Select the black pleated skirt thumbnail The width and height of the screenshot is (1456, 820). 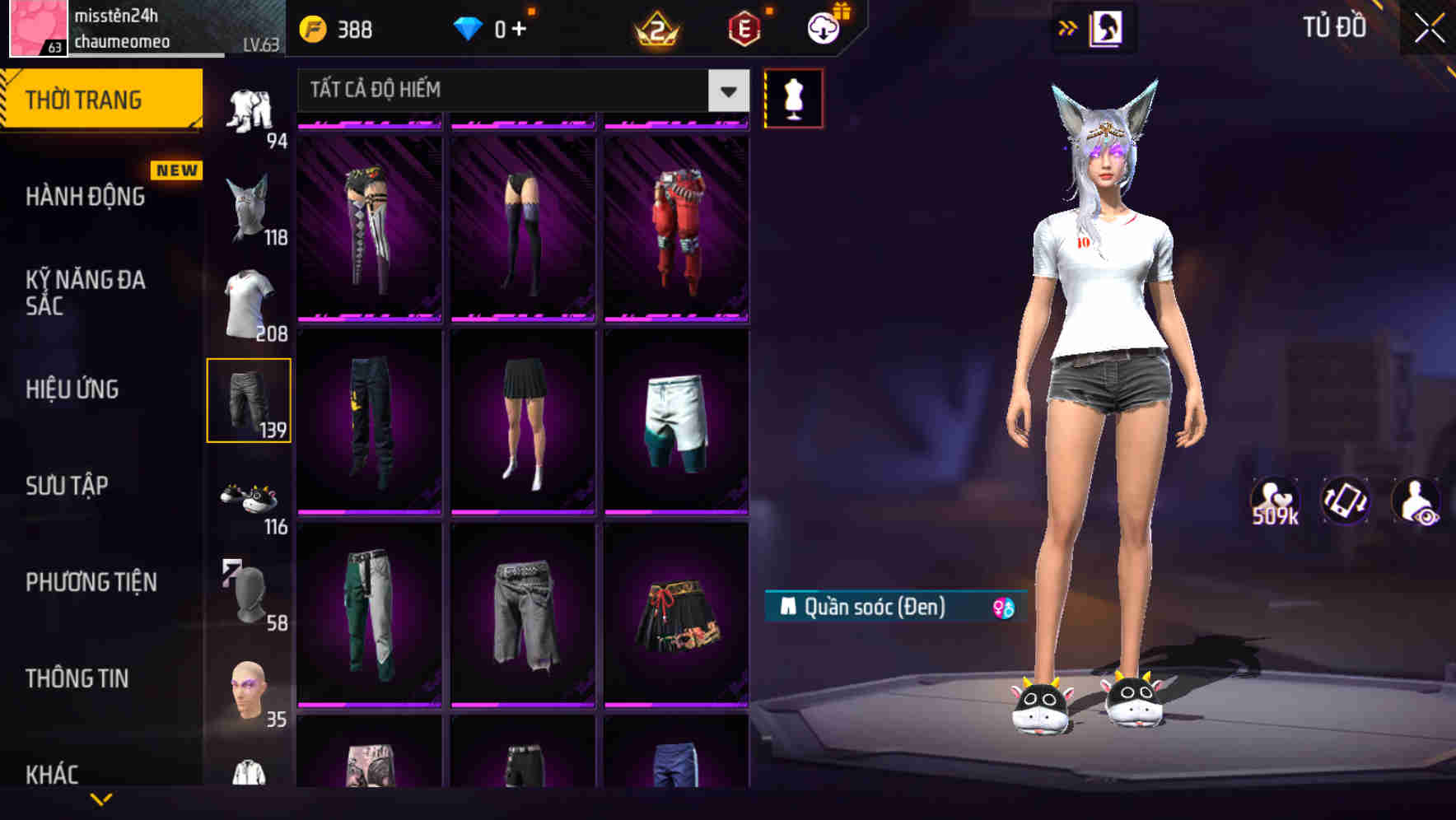point(522,420)
